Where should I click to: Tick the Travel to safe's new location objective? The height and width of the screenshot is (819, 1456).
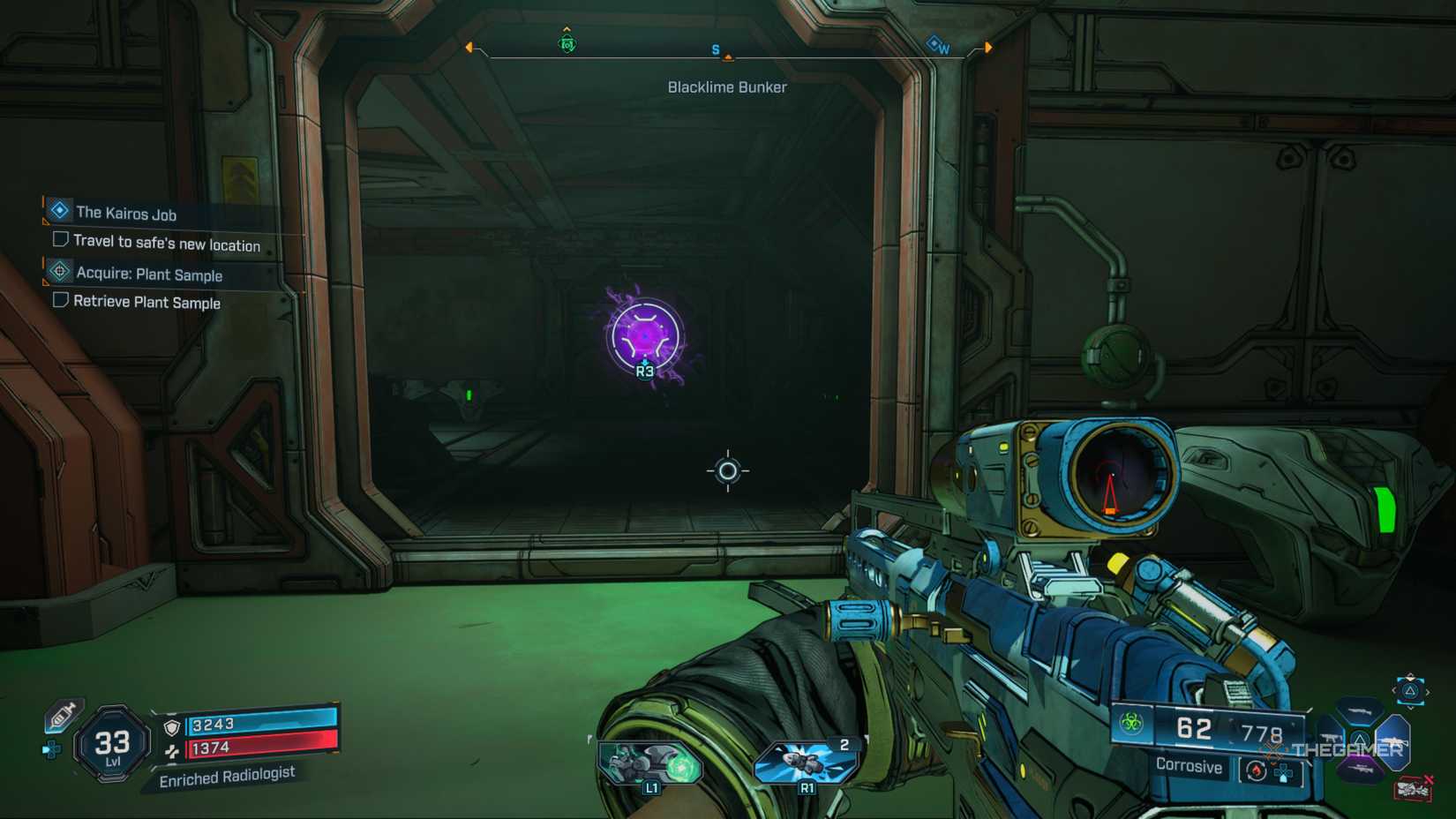click(x=61, y=239)
